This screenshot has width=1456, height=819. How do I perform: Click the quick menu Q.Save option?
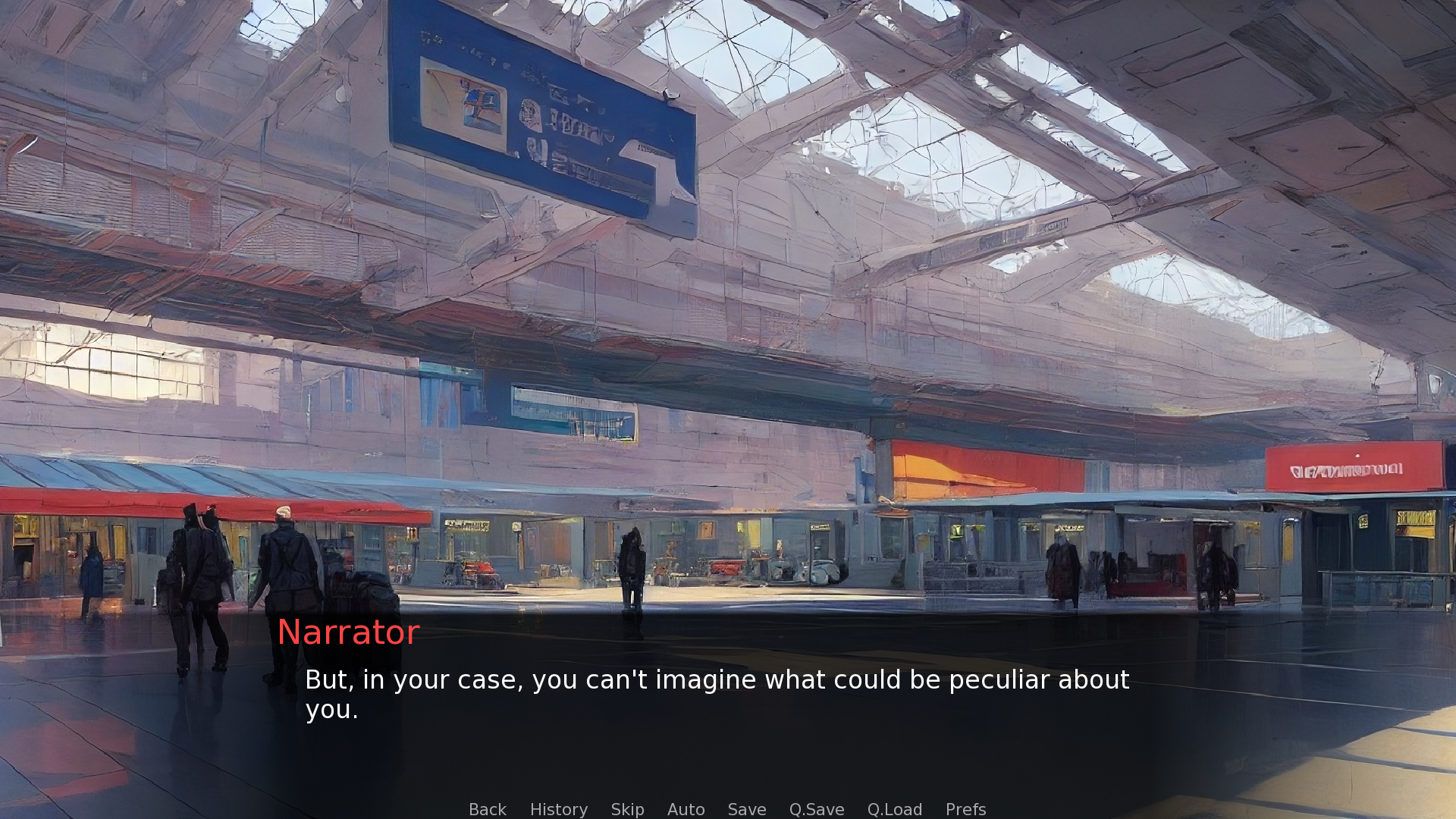(x=816, y=809)
